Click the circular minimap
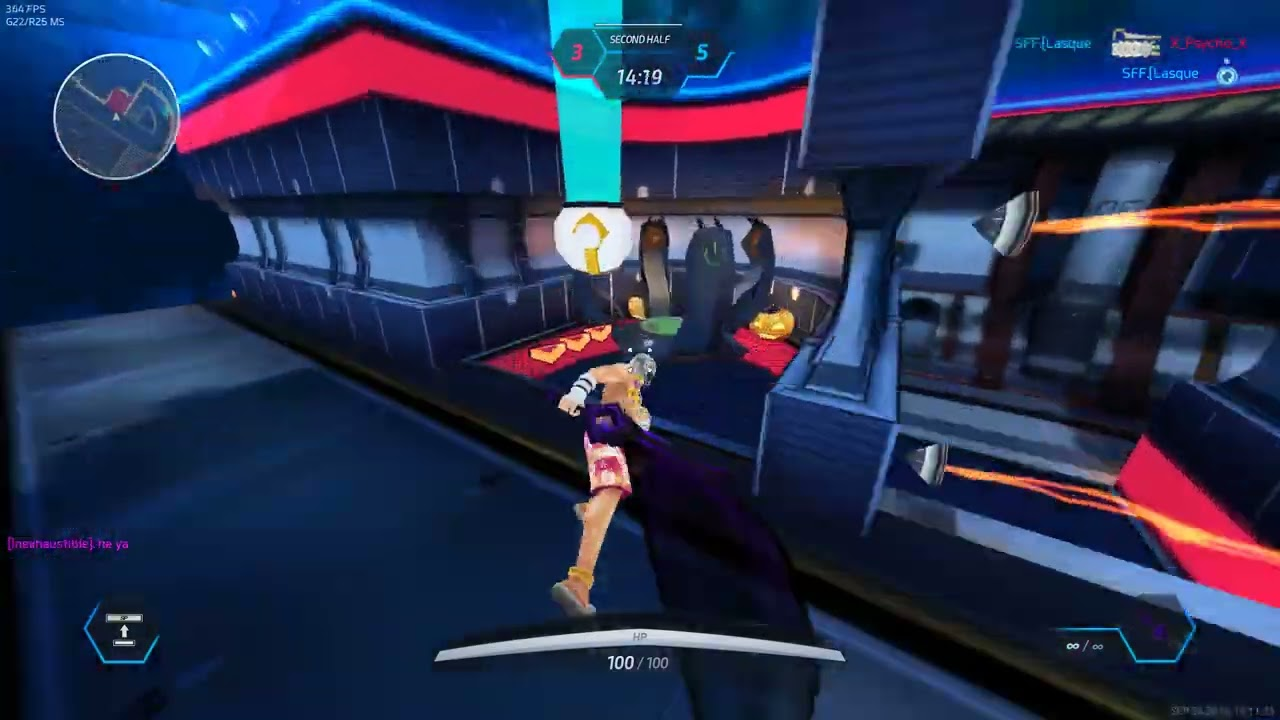Viewport: 1280px width, 720px height. (x=116, y=116)
